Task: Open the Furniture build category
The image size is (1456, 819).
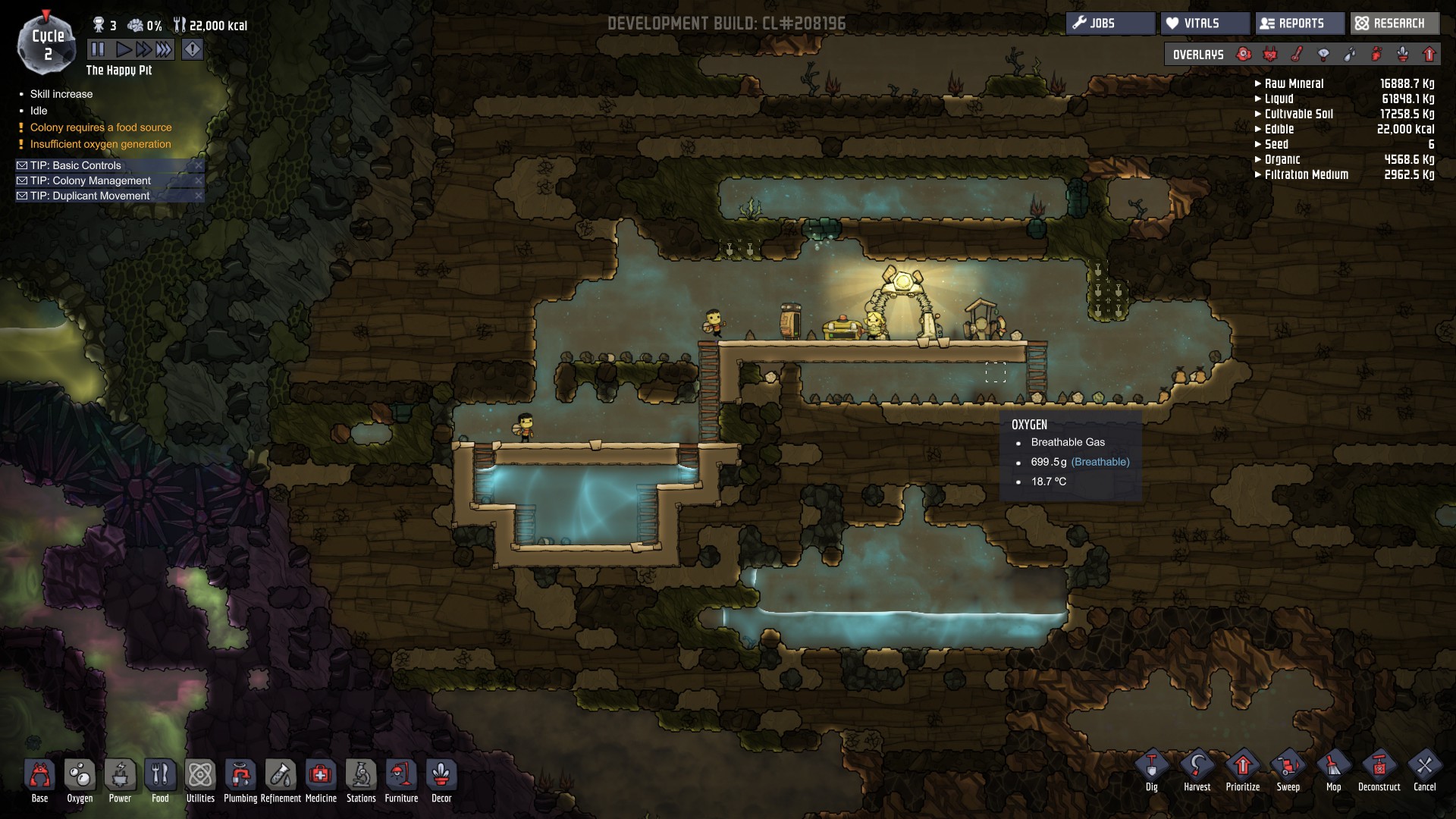Action: 401,780
